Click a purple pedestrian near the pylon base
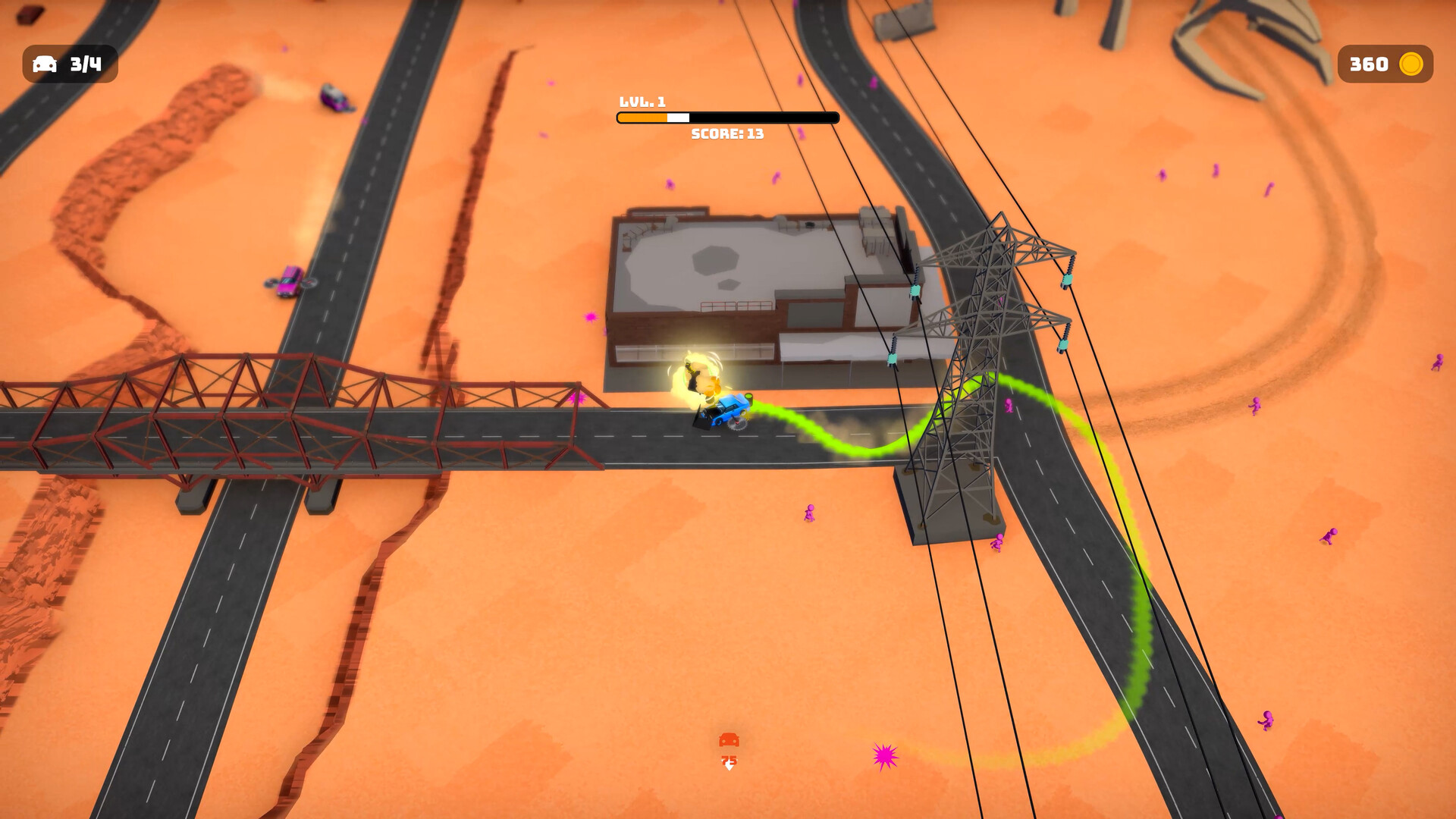1456x819 pixels. (x=998, y=542)
